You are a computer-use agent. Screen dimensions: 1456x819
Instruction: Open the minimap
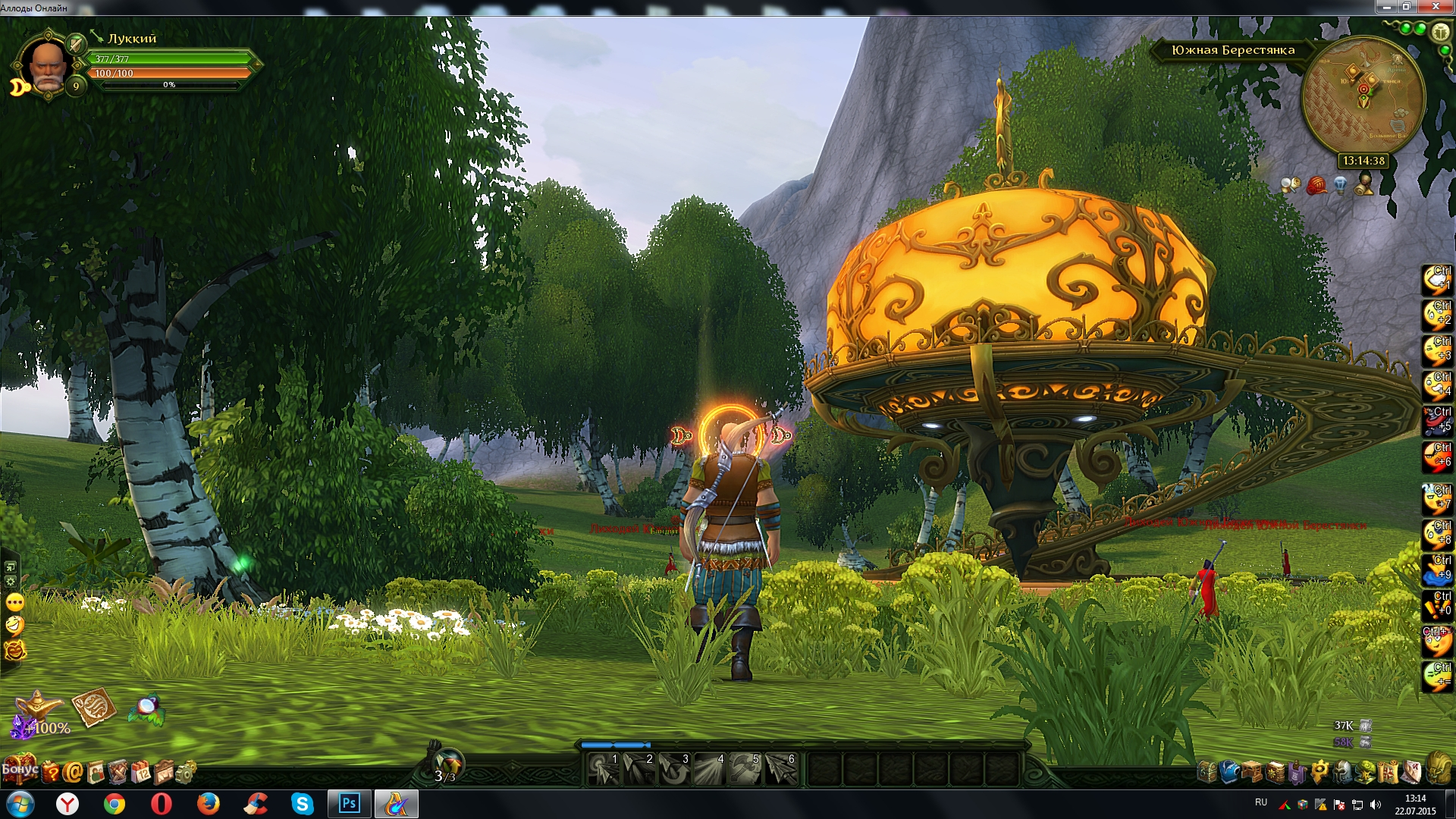tap(1363, 96)
